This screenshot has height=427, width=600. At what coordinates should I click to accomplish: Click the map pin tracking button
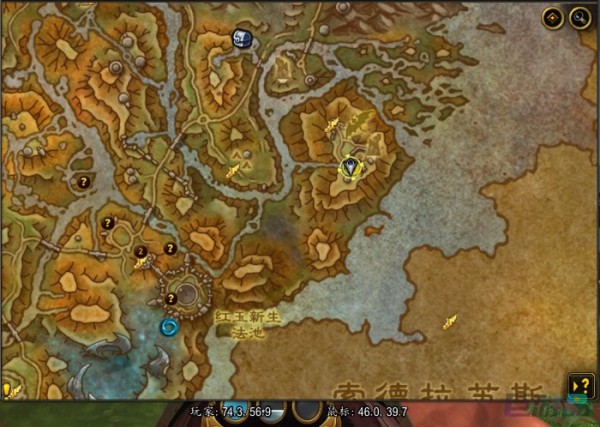coord(553,18)
